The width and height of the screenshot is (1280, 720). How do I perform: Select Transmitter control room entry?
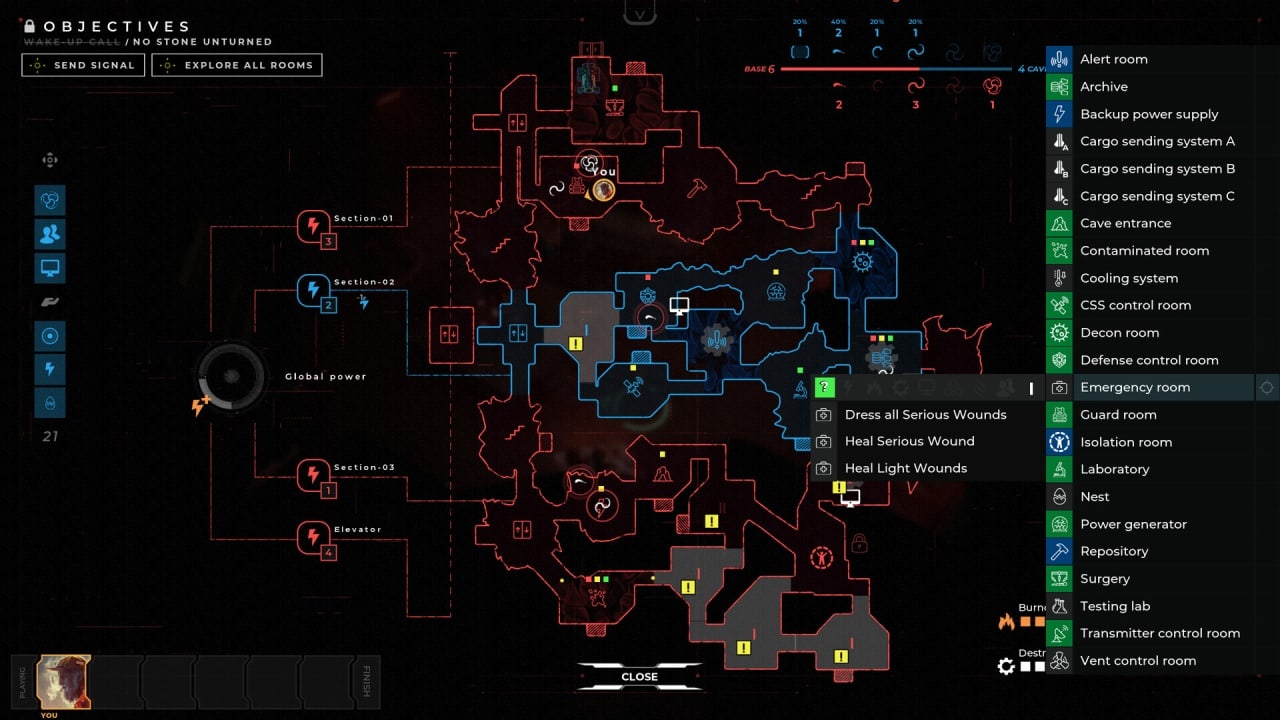click(1159, 633)
